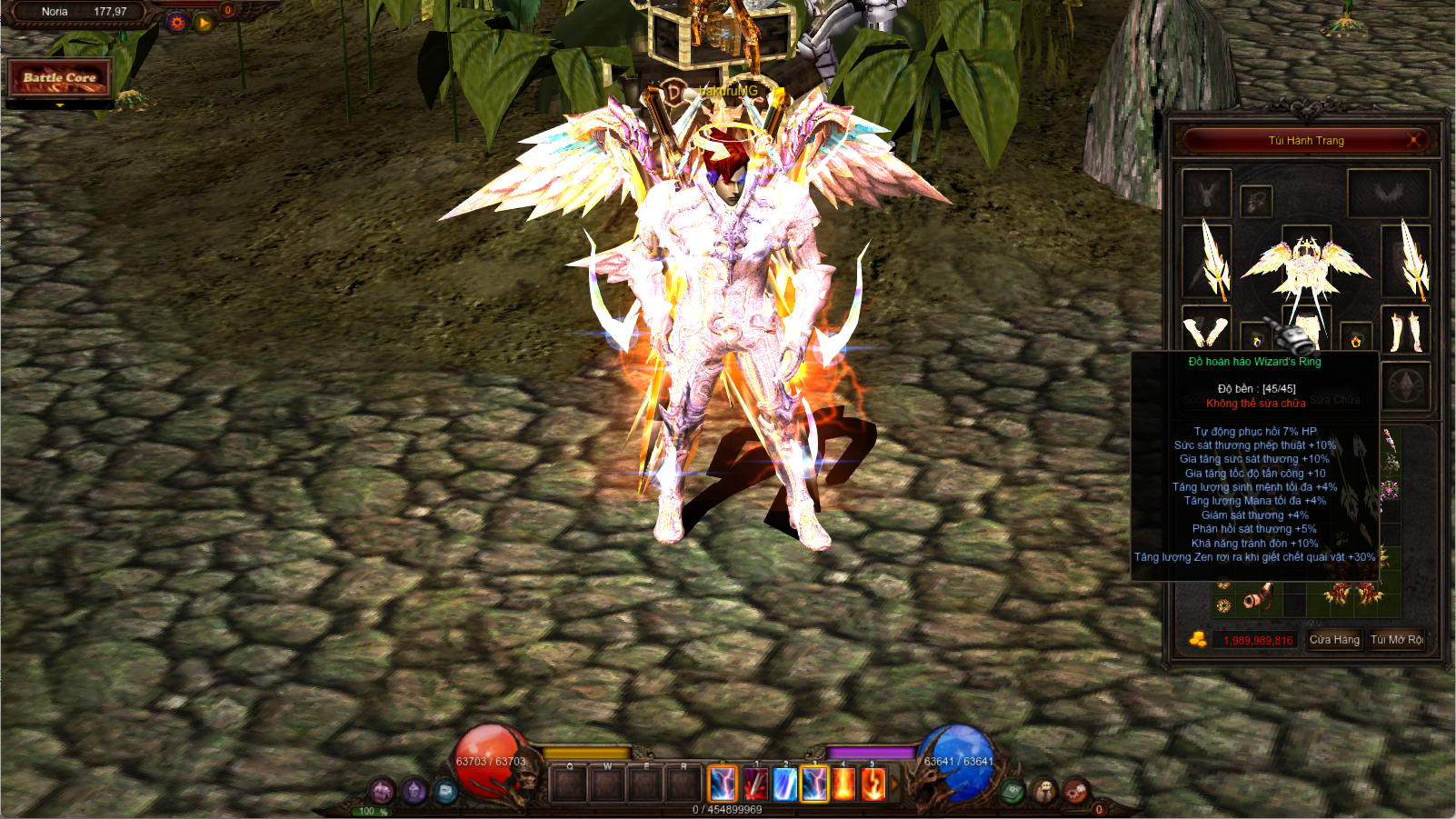Select the equipped gloves slot
The width and height of the screenshot is (1456, 819).
[1206, 330]
